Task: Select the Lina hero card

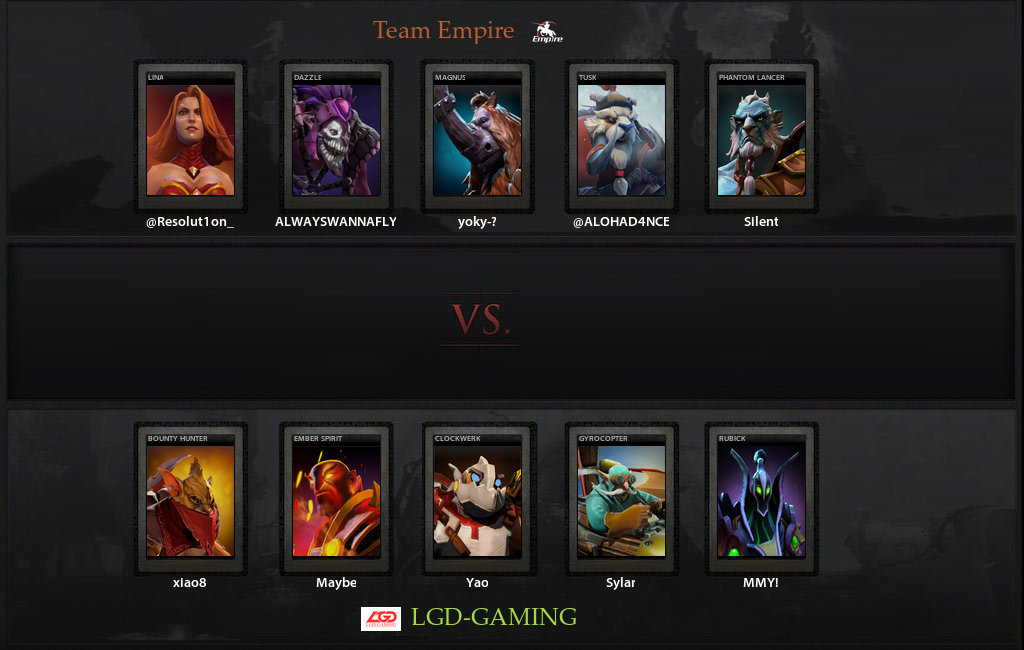Action: tap(190, 138)
